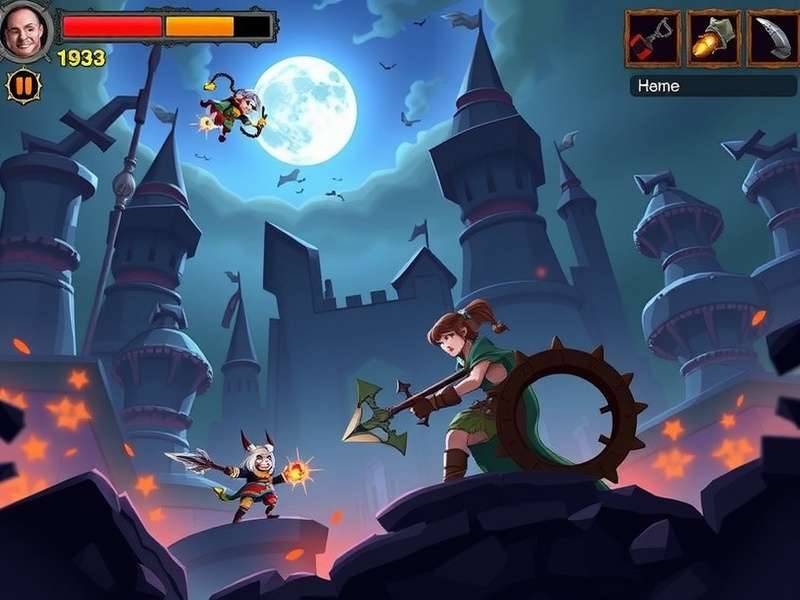Screen dimensions: 800x600
Task: Equip the curved silver blade slot
Action: (772, 38)
